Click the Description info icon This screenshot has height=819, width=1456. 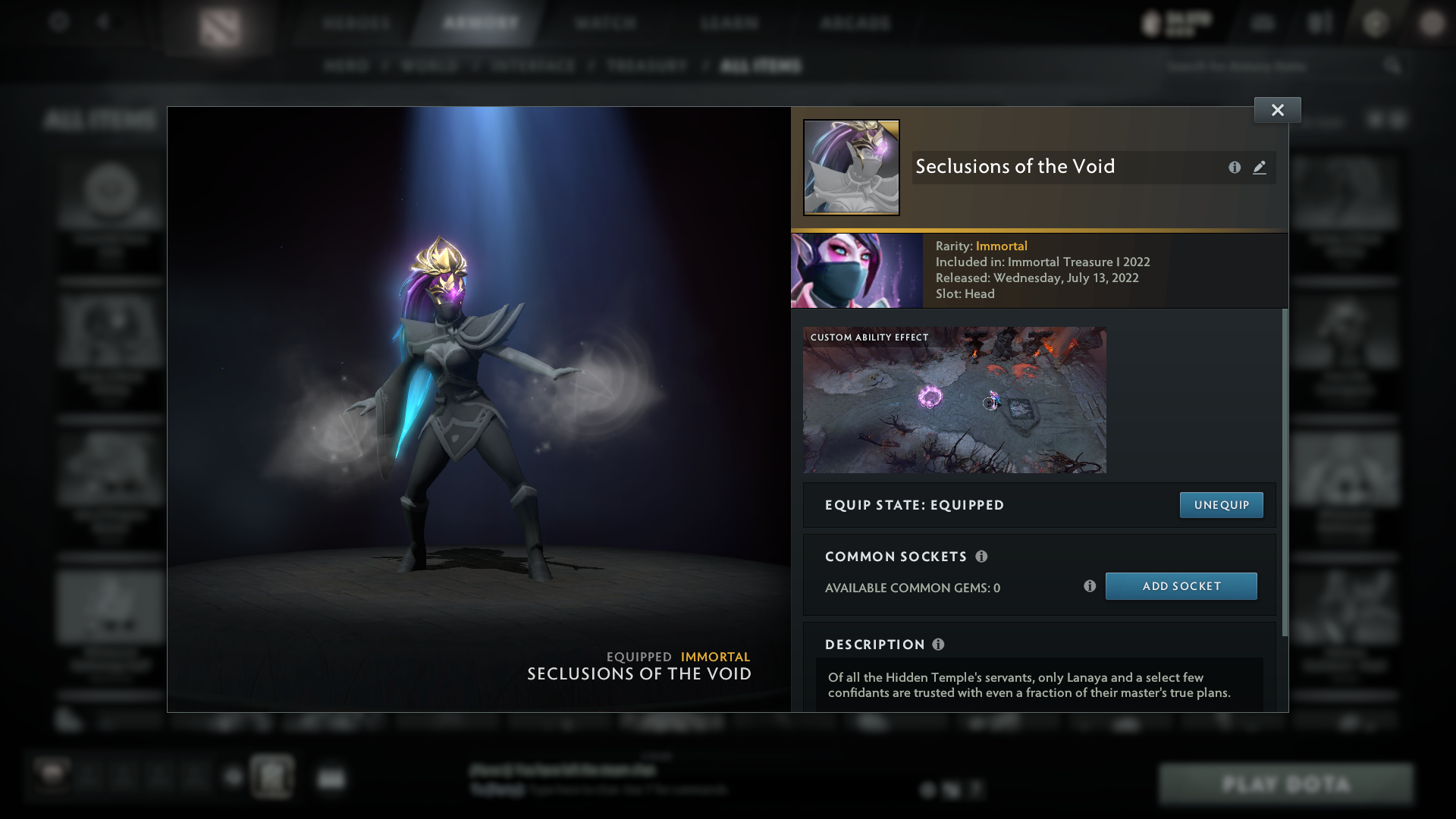[x=939, y=644]
